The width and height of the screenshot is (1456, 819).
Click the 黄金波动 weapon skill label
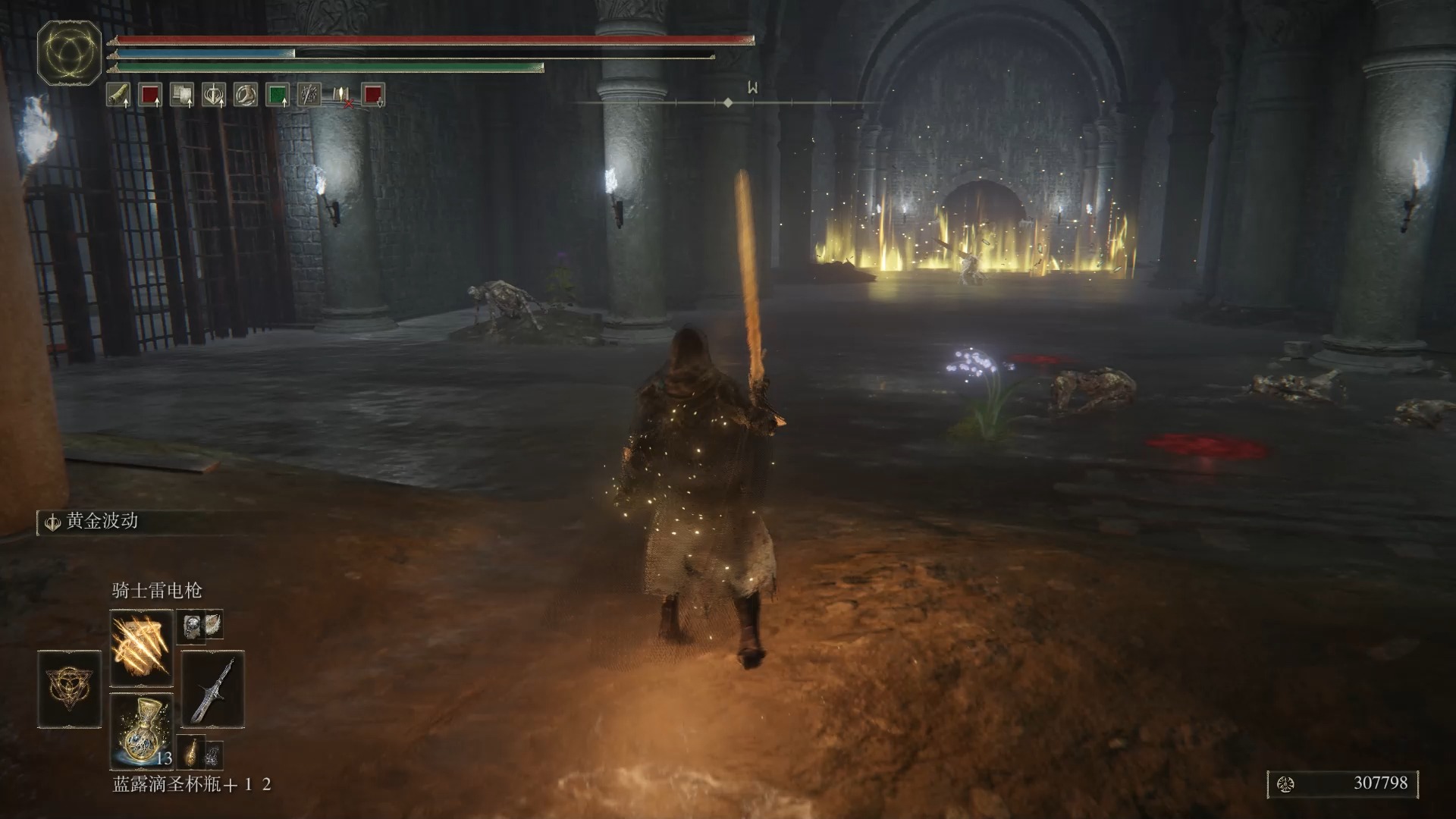[x=102, y=521]
